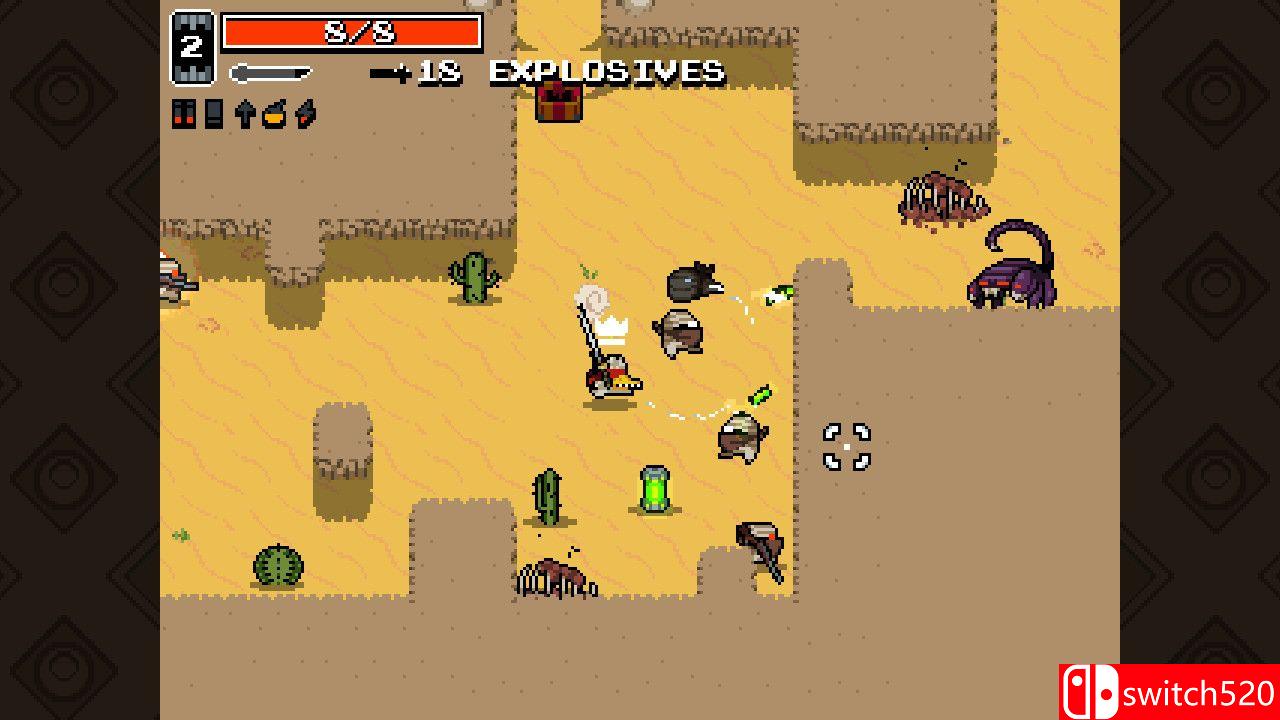This screenshot has height=720, width=1280.
Task: Click the black bandit enemy near the chest
Action: 692,283
